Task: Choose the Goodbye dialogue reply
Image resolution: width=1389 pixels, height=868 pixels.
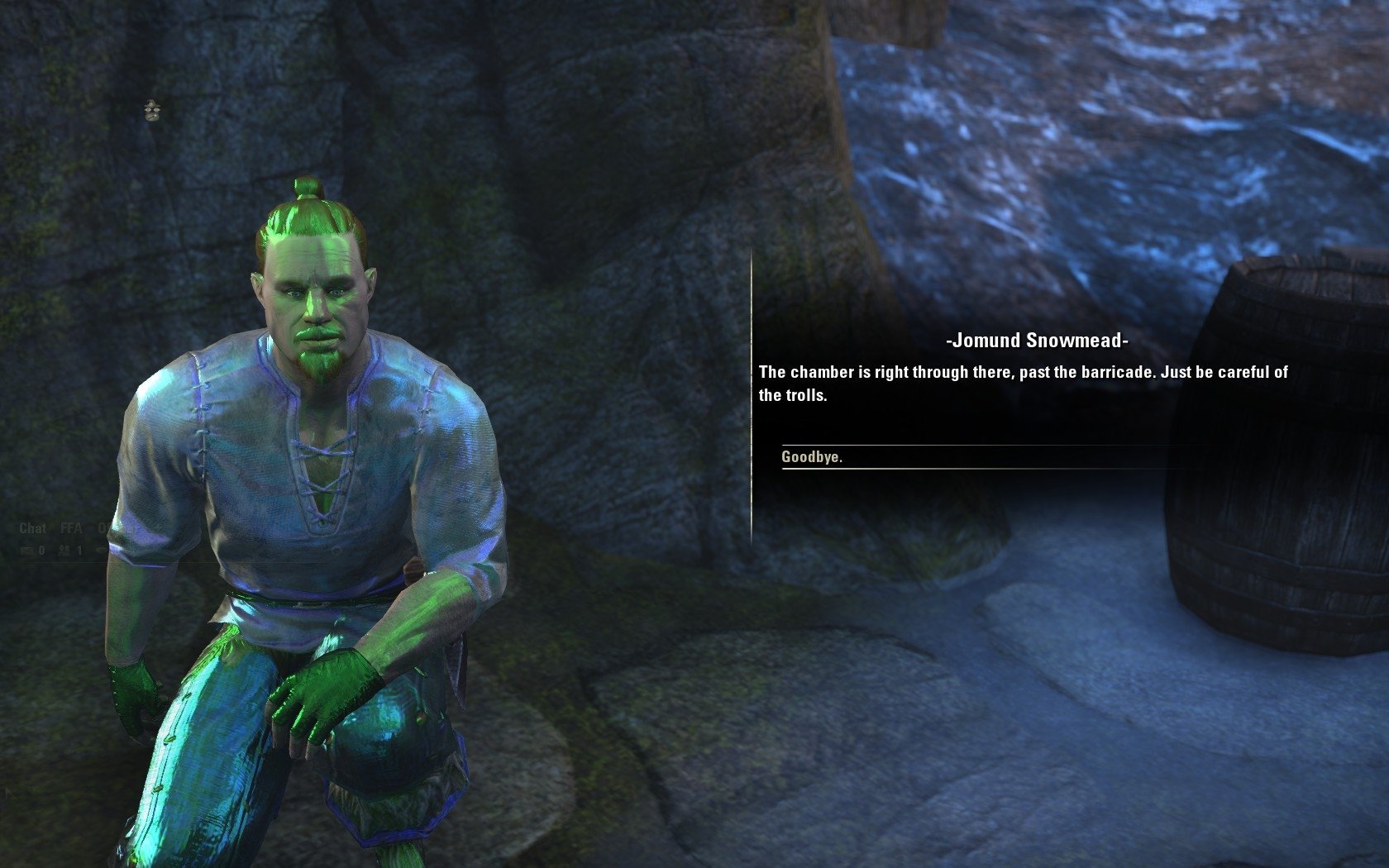Action: point(812,457)
